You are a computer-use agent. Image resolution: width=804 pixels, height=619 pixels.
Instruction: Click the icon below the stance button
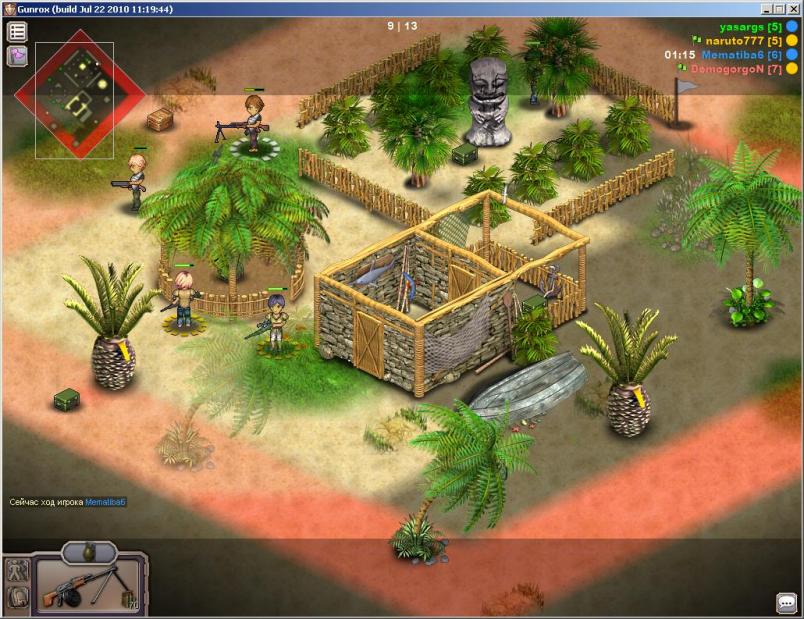click(x=17, y=597)
